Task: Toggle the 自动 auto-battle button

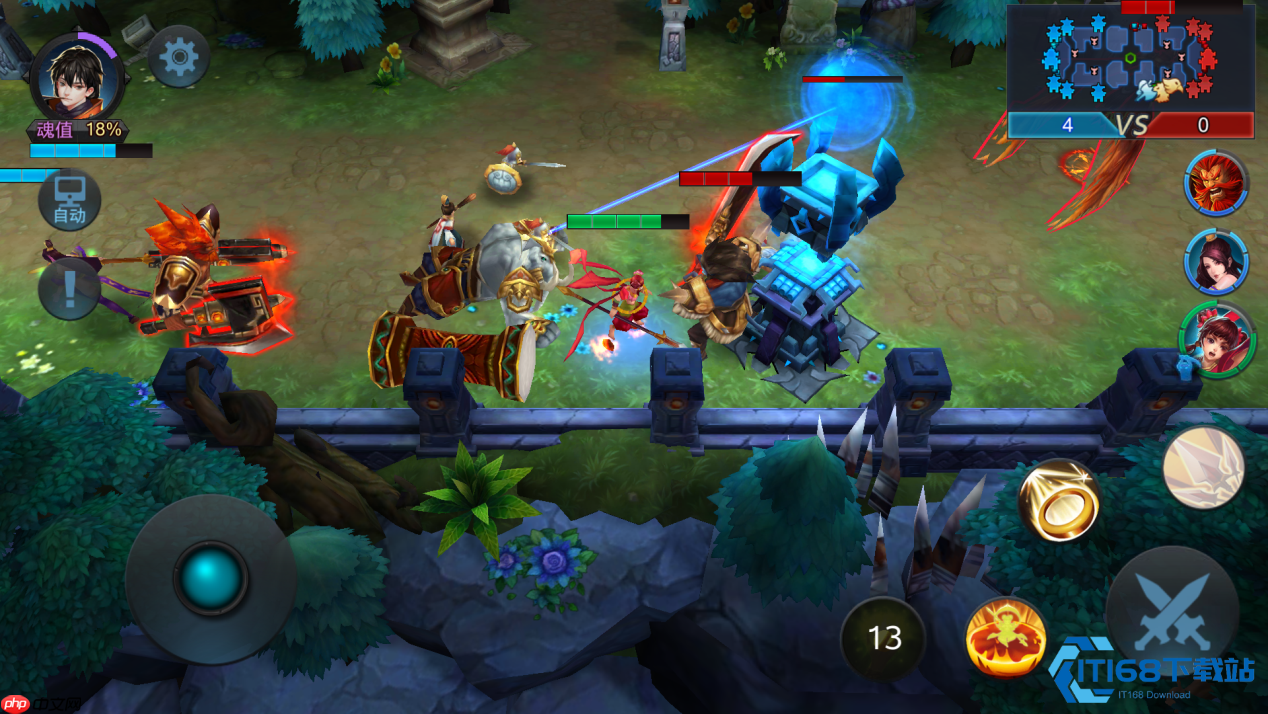Action: coord(70,201)
